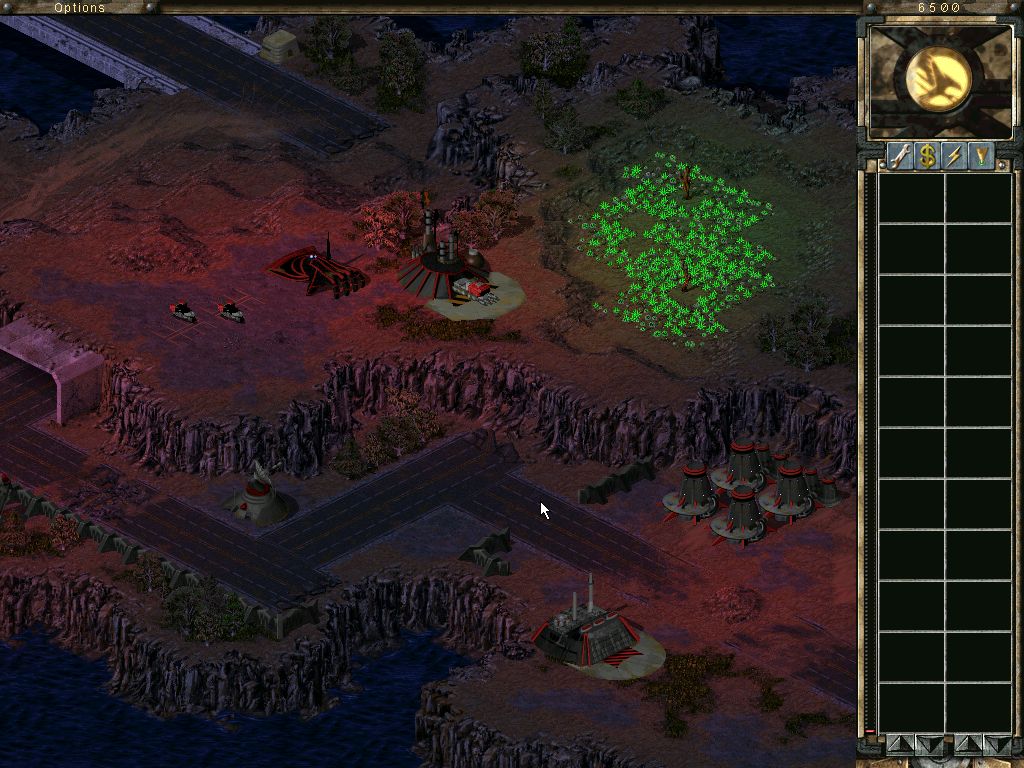Open the Options menu tab
The width and height of the screenshot is (1024, 768).
(x=80, y=7)
